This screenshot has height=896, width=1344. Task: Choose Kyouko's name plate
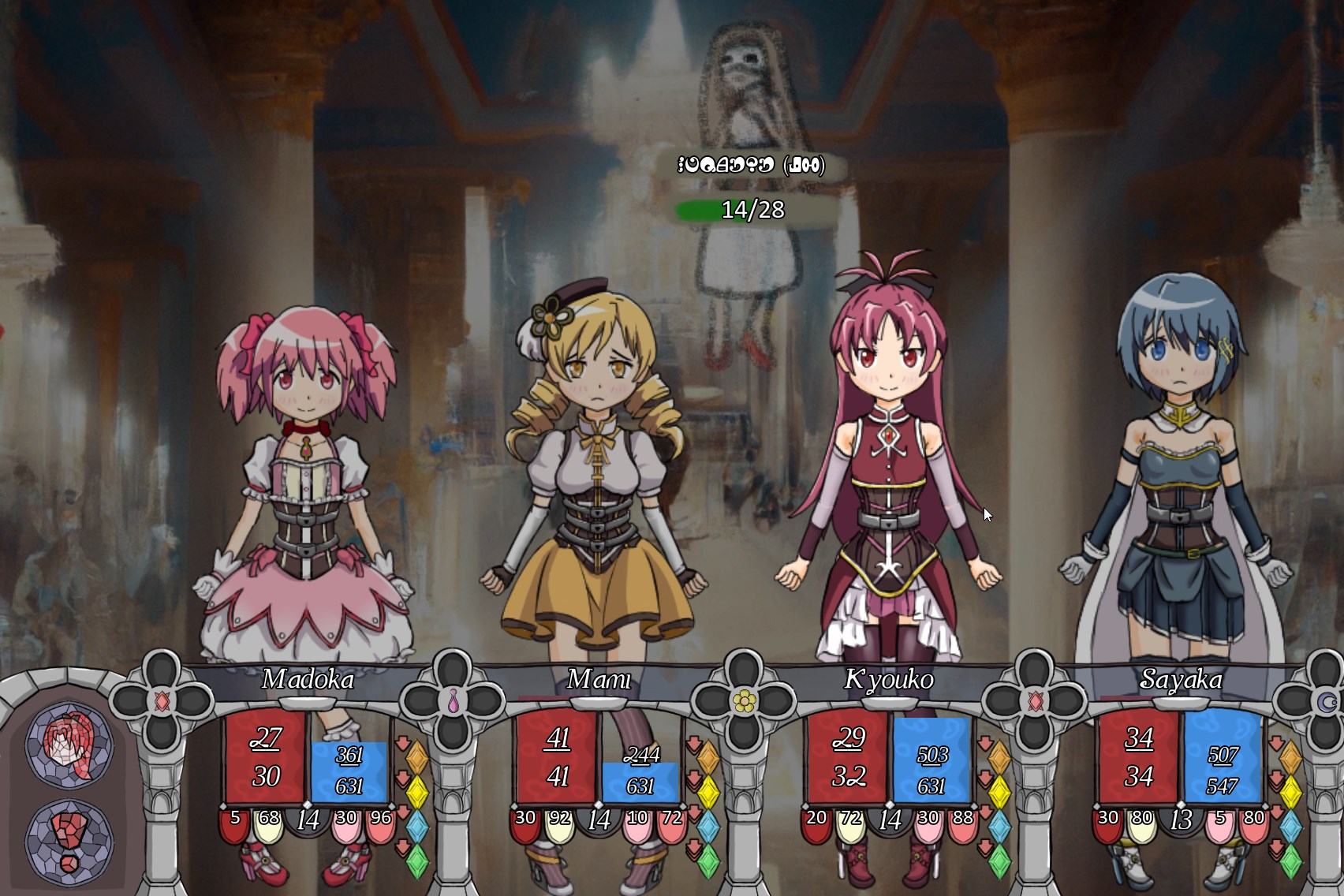coord(889,679)
